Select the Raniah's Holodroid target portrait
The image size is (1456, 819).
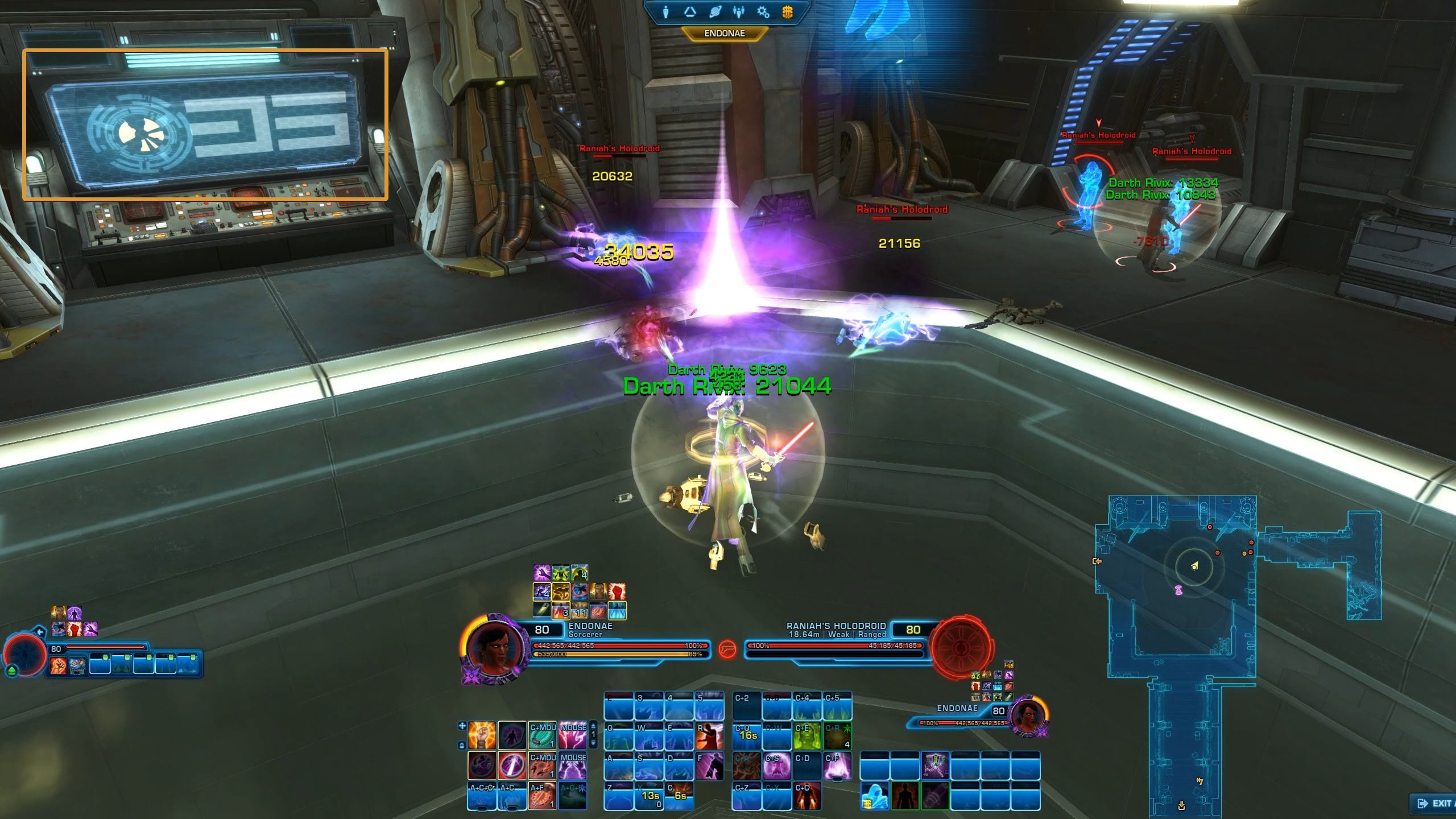961,648
